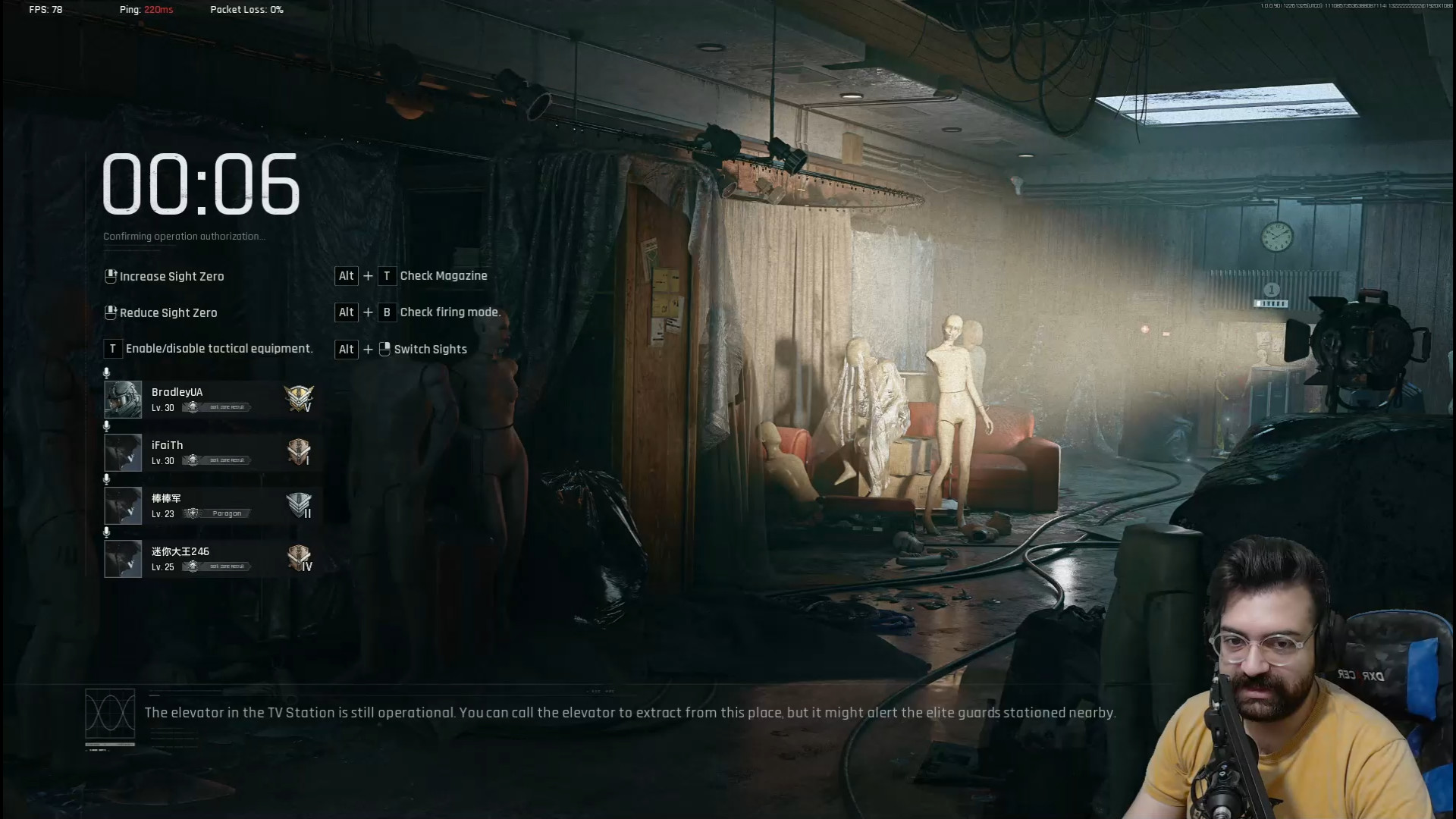Click the silver rank II badge for 棒棒军
1456x819 pixels.
click(299, 505)
